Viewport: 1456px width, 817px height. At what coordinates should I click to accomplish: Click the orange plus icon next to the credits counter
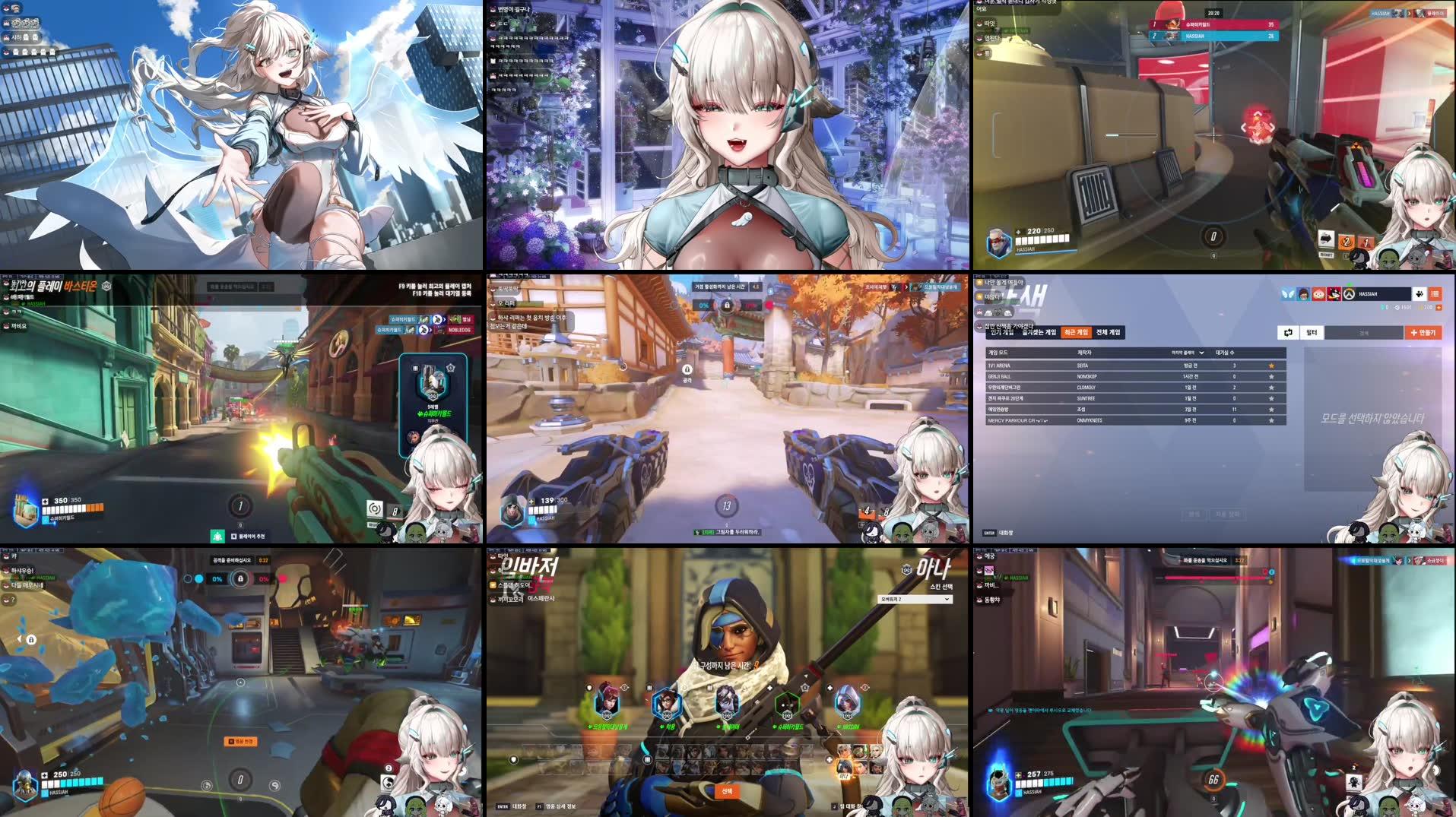click(x=1439, y=306)
